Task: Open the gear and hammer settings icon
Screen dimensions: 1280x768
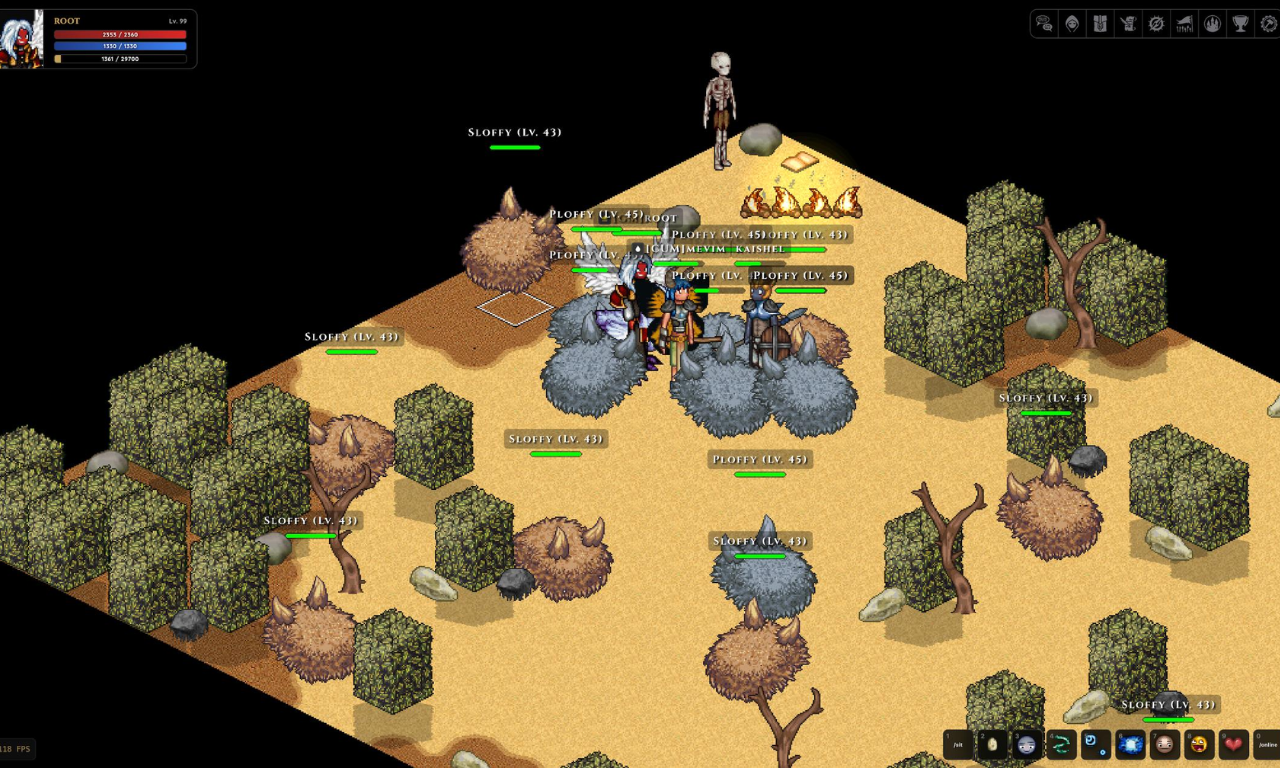Action: 1268,24
